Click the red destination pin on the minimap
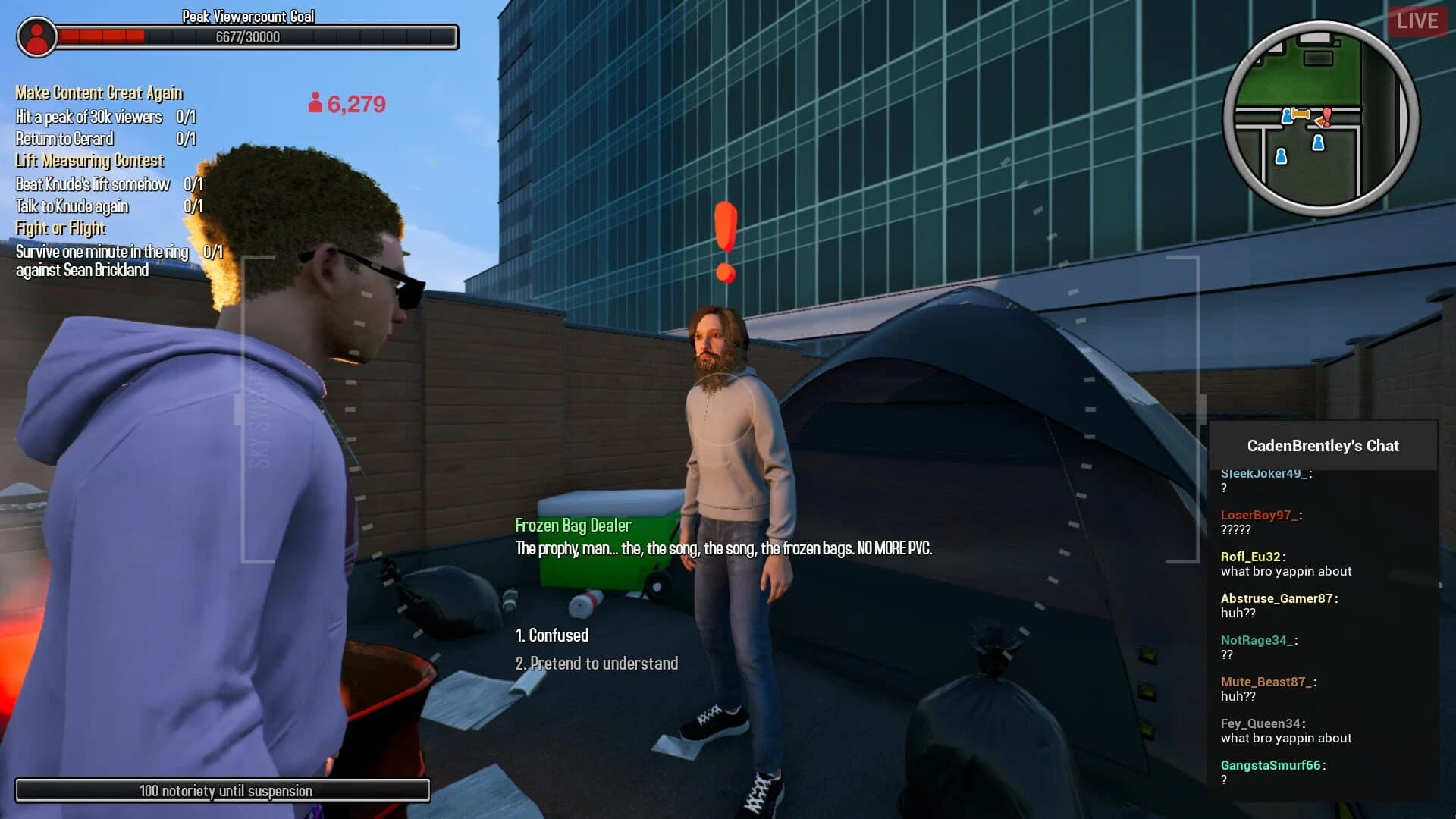Viewport: 1456px width, 819px height. tap(1328, 116)
